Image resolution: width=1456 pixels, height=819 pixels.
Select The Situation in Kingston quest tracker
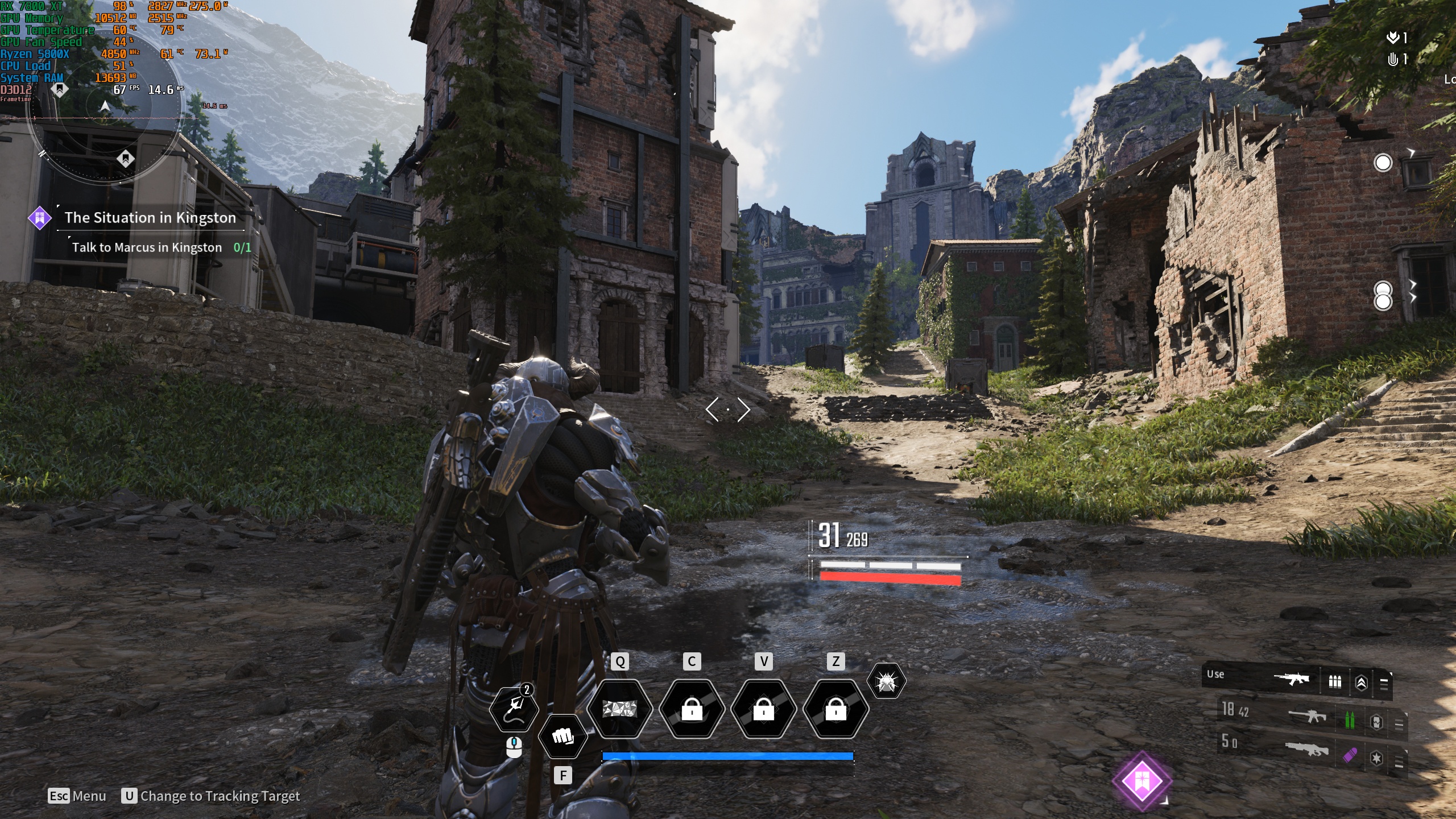pyautogui.click(x=150, y=218)
